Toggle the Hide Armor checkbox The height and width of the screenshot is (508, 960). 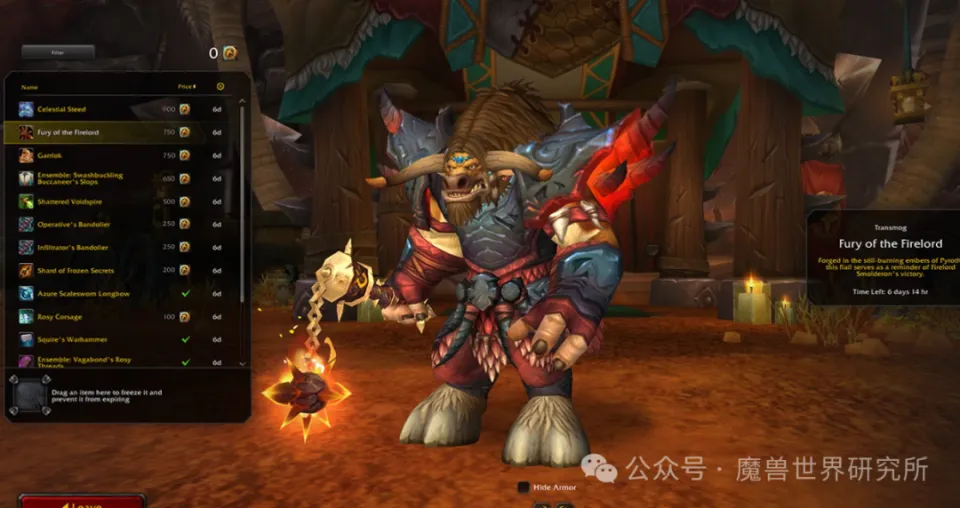pos(523,487)
